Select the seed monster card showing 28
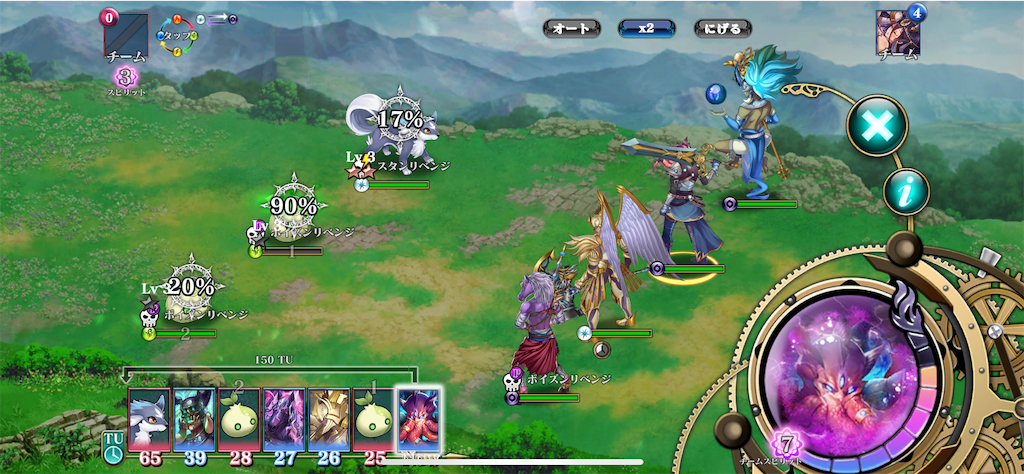This screenshot has height=474, width=1024. [239, 419]
